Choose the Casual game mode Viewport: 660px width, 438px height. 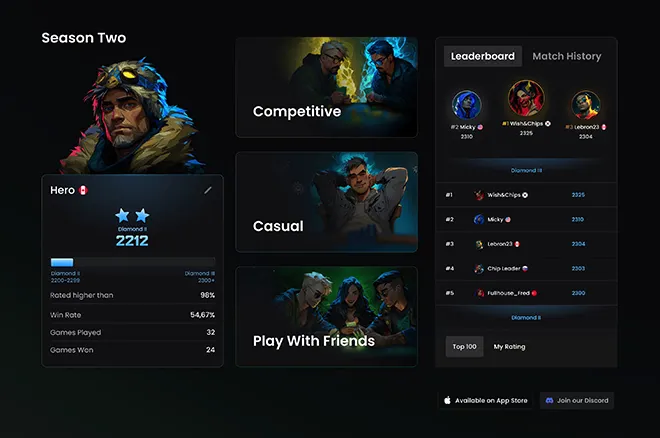[326, 201]
